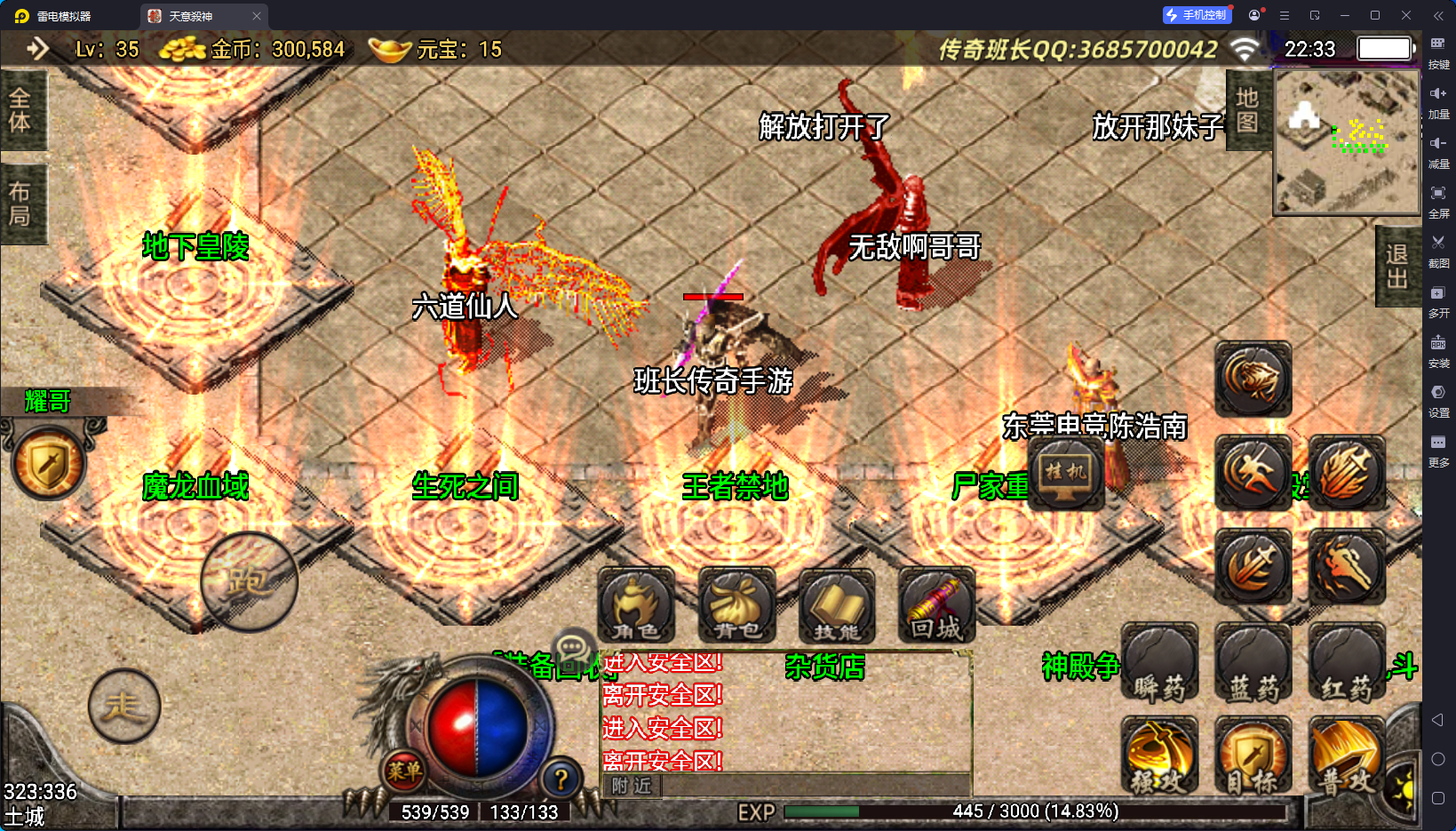Switch to 走 walk mode
This screenshot has height=831, width=1456.
click(124, 707)
